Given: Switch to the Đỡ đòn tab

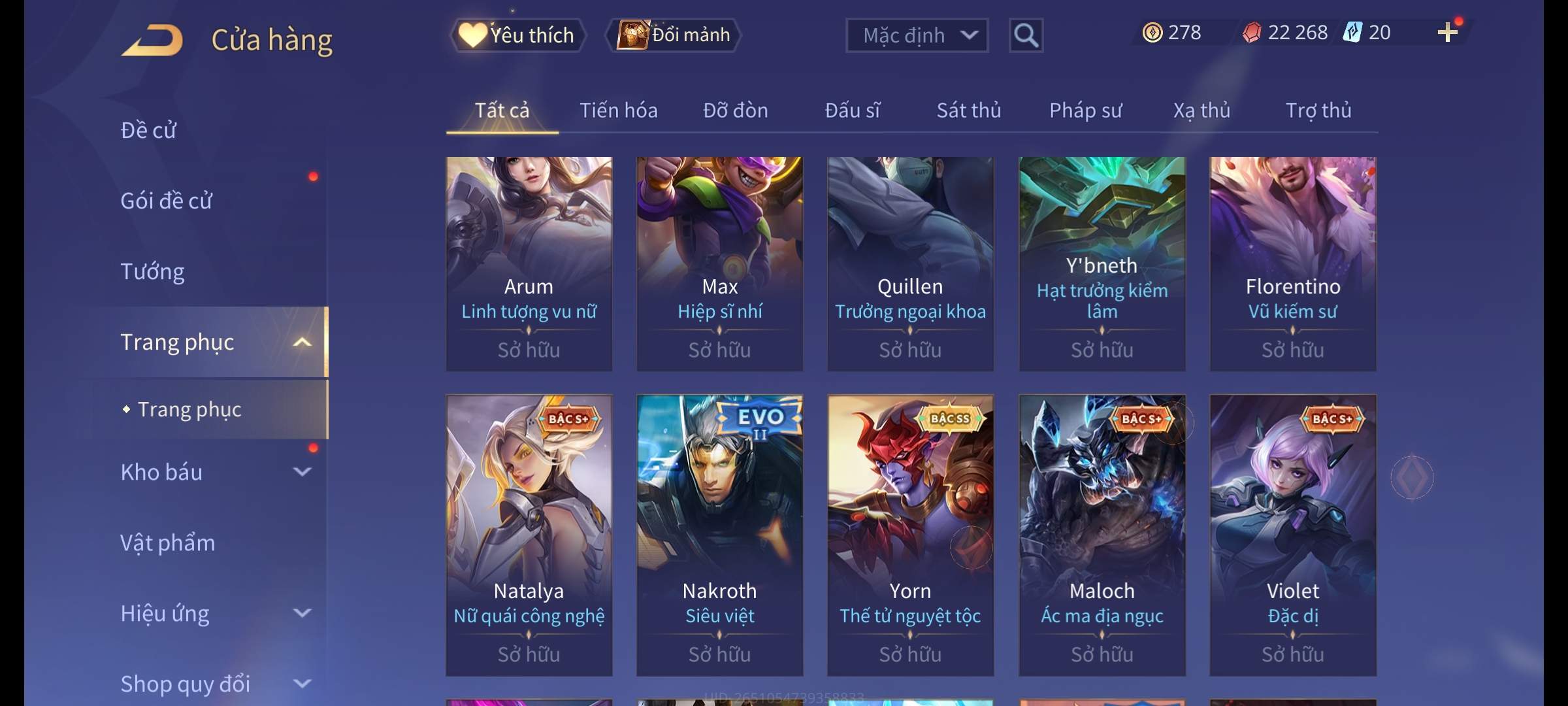Looking at the screenshot, I should (735, 110).
